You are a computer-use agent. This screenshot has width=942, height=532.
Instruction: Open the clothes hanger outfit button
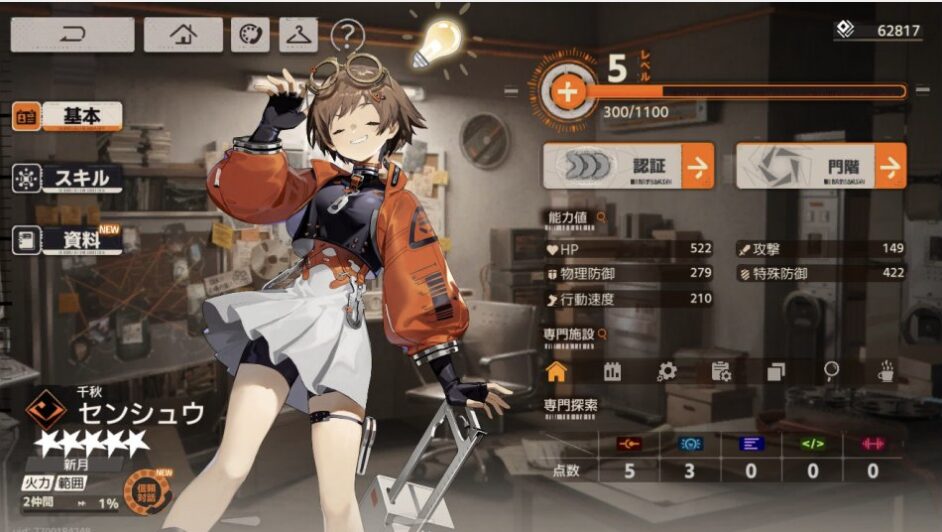(298, 35)
